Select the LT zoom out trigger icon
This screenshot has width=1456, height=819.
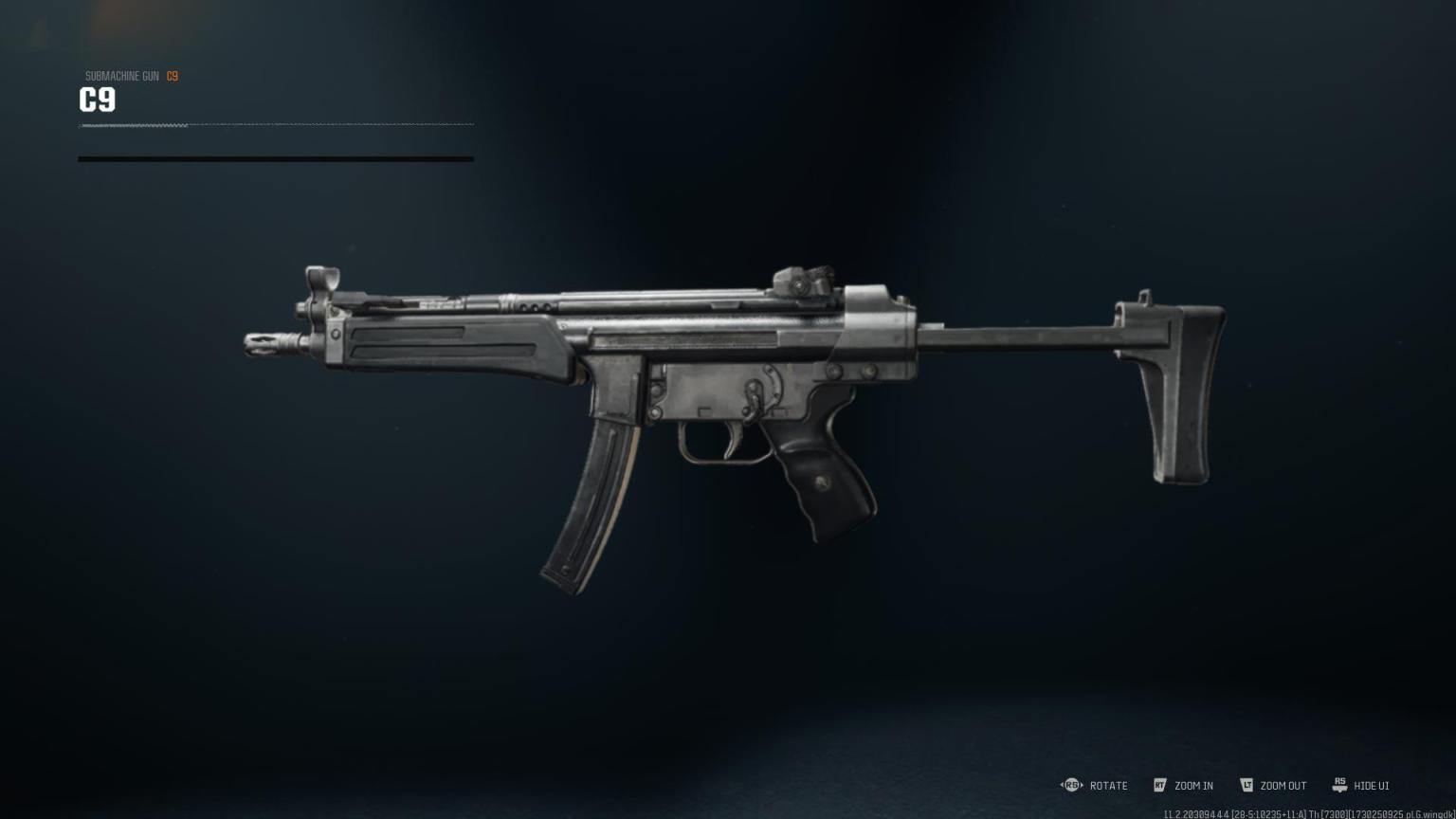pyautogui.click(x=1245, y=785)
